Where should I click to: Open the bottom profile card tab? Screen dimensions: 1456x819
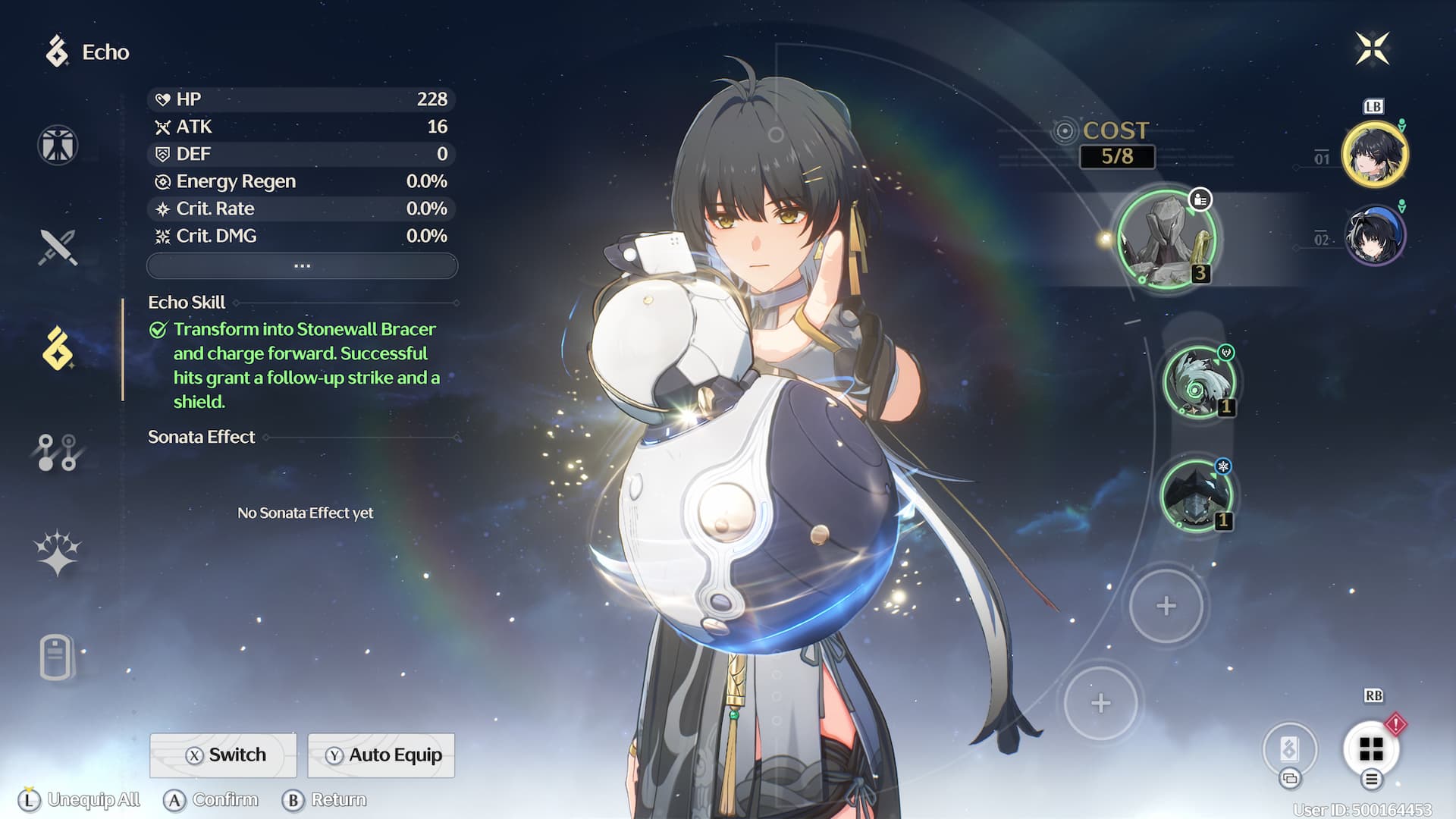[58, 656]
